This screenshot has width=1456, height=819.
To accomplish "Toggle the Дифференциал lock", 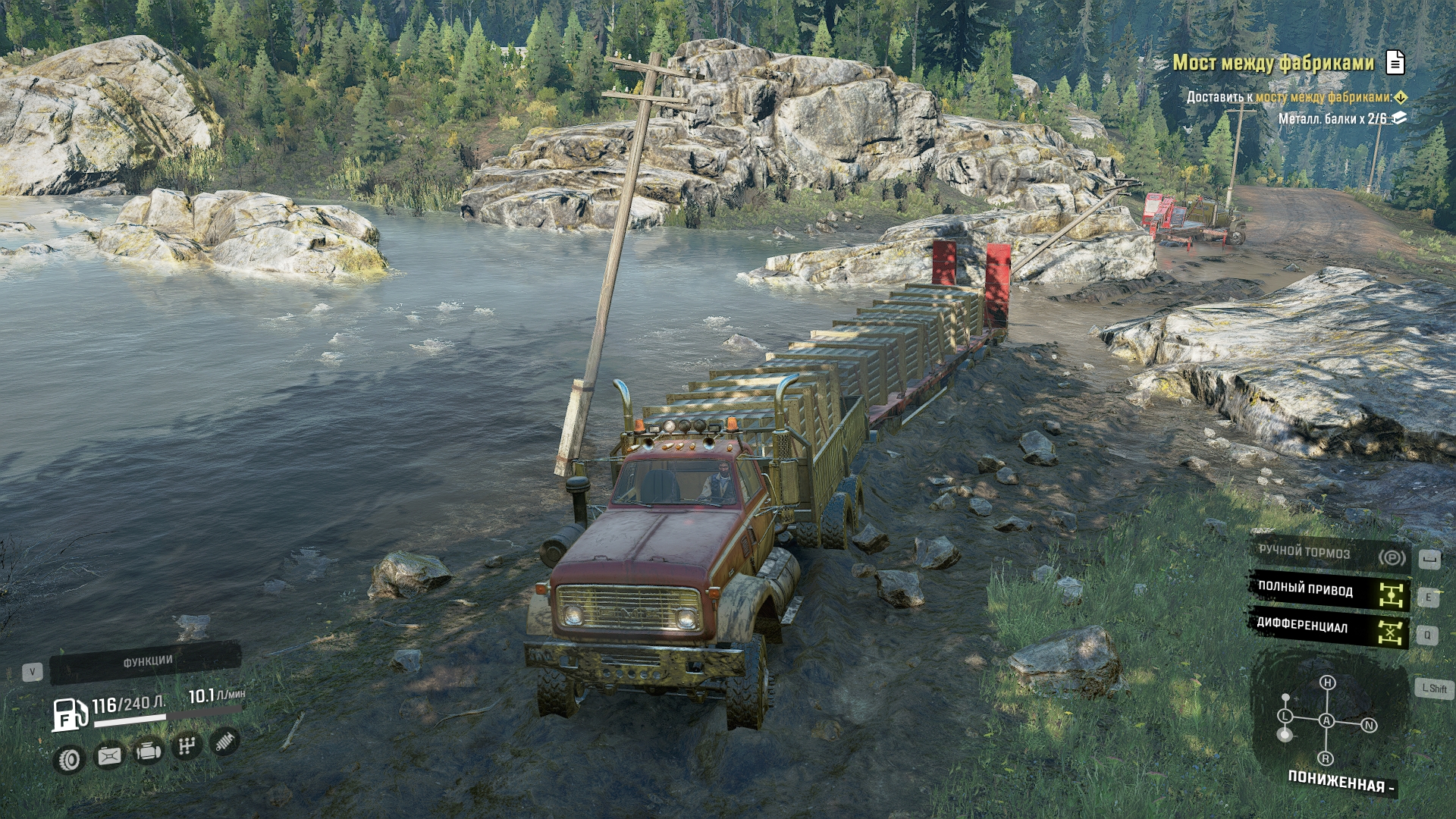I will click(1329, 627).
